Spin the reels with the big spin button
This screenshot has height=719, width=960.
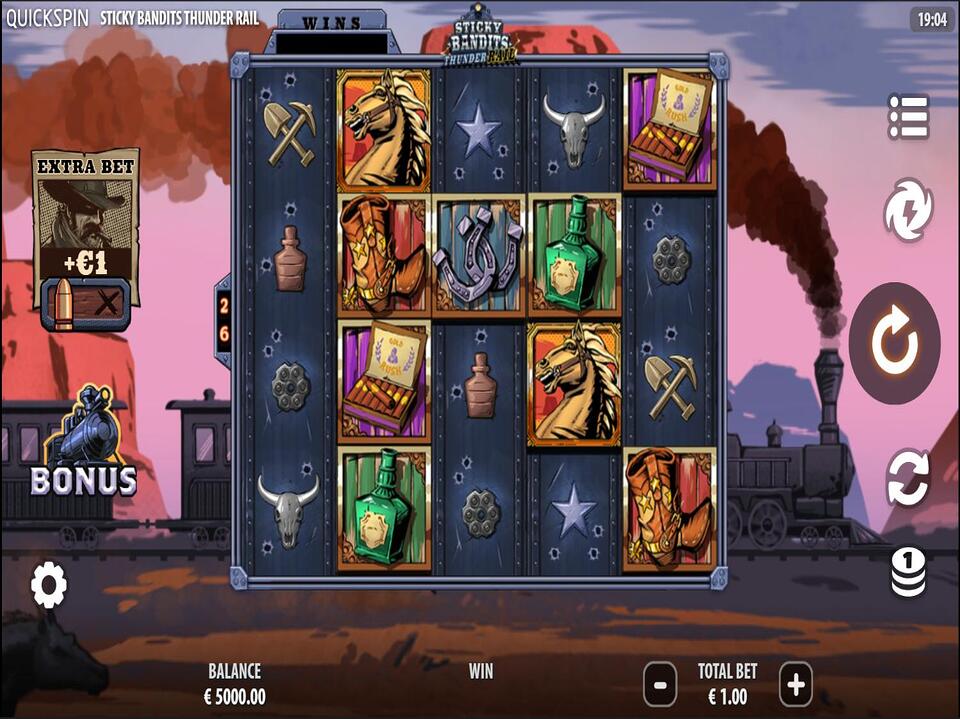tap(893, 343)
